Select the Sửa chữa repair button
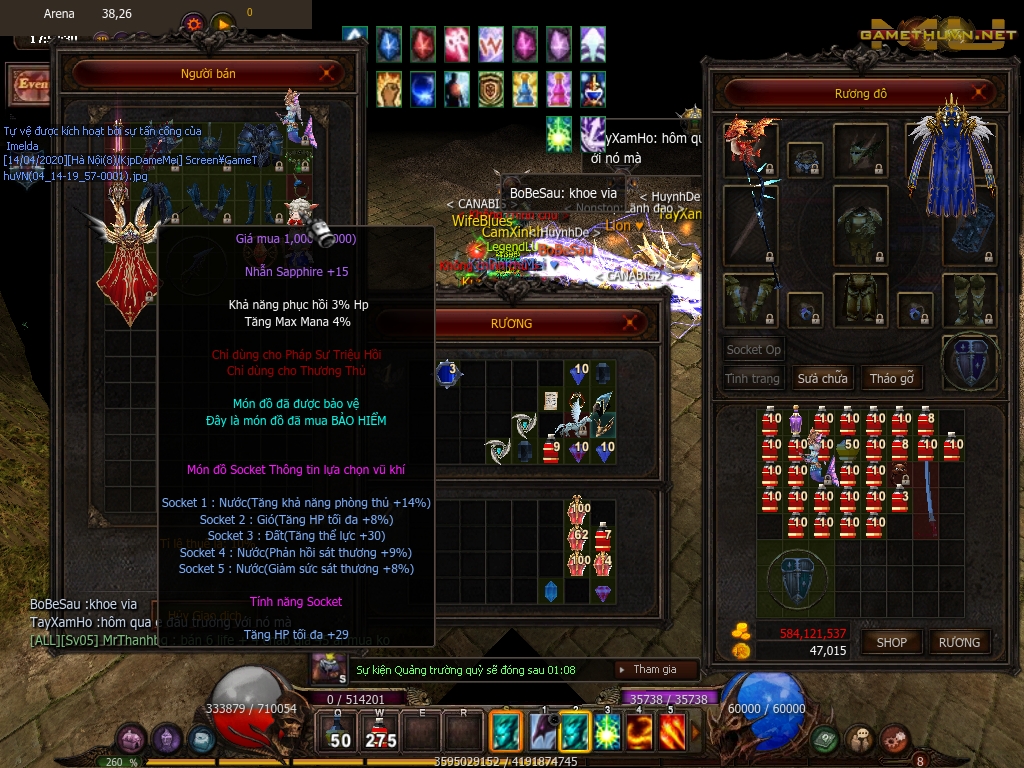 click(x=822, y=379)
